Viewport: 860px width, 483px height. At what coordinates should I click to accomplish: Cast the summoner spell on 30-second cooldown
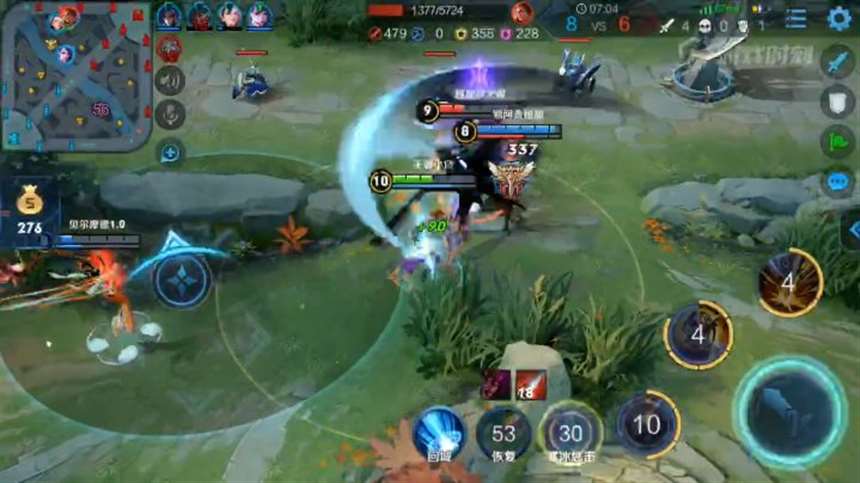click(570, 432)
